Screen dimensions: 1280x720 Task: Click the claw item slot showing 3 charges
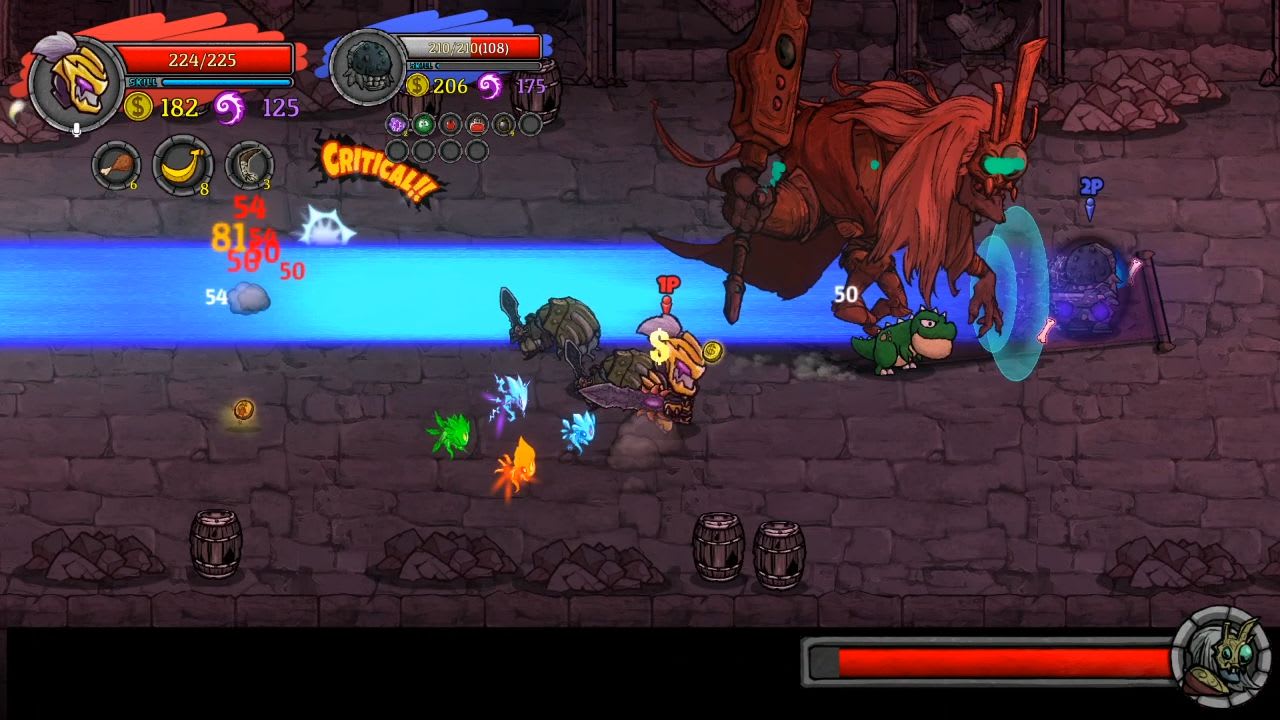click(x=250, y=165)
